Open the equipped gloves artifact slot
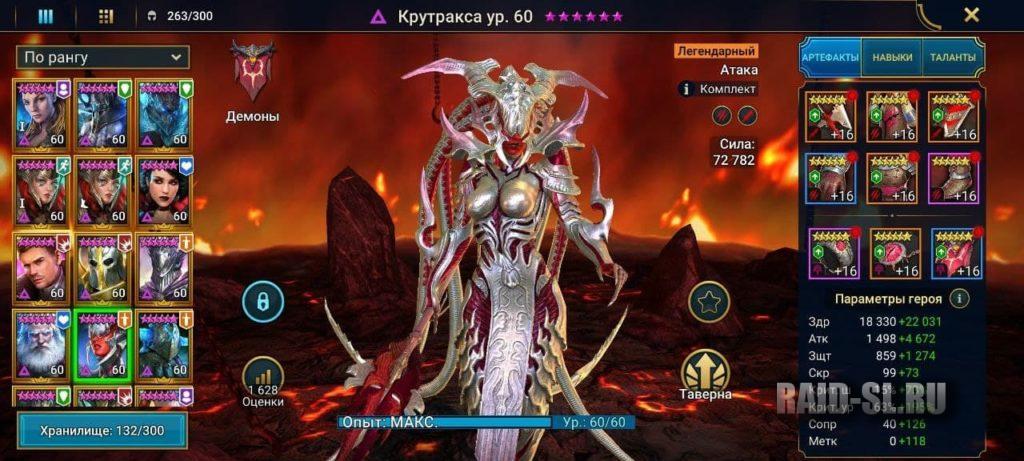 830,178
